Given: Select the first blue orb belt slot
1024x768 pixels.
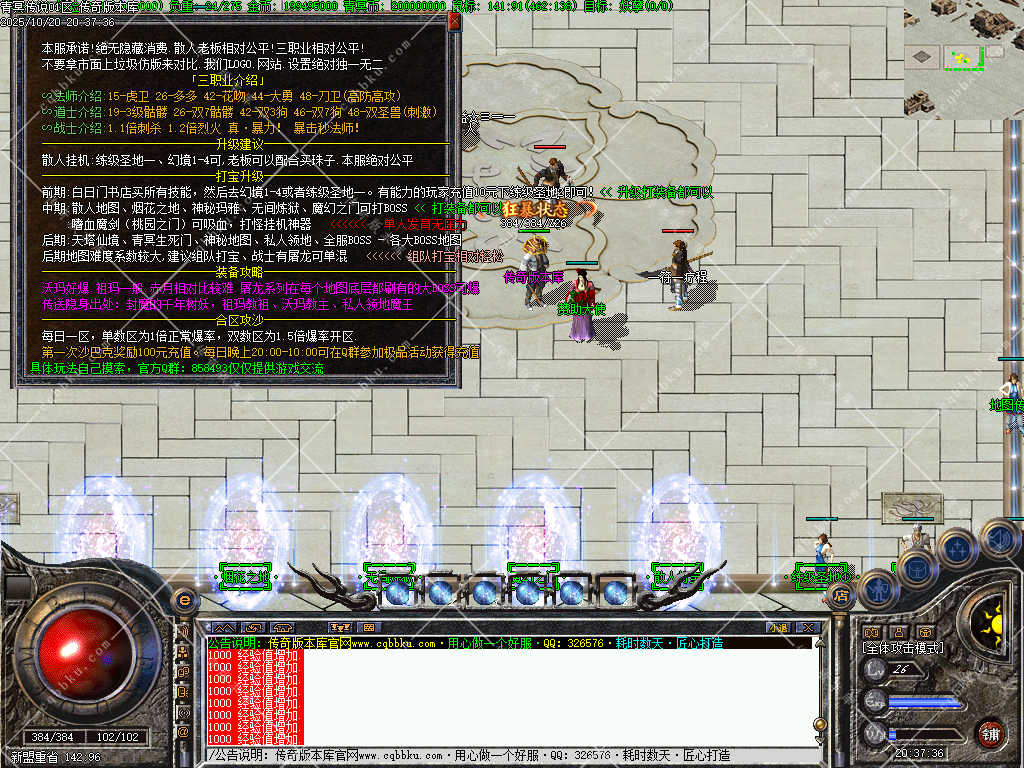Looking at the screenshot, I should pos(398,591).
